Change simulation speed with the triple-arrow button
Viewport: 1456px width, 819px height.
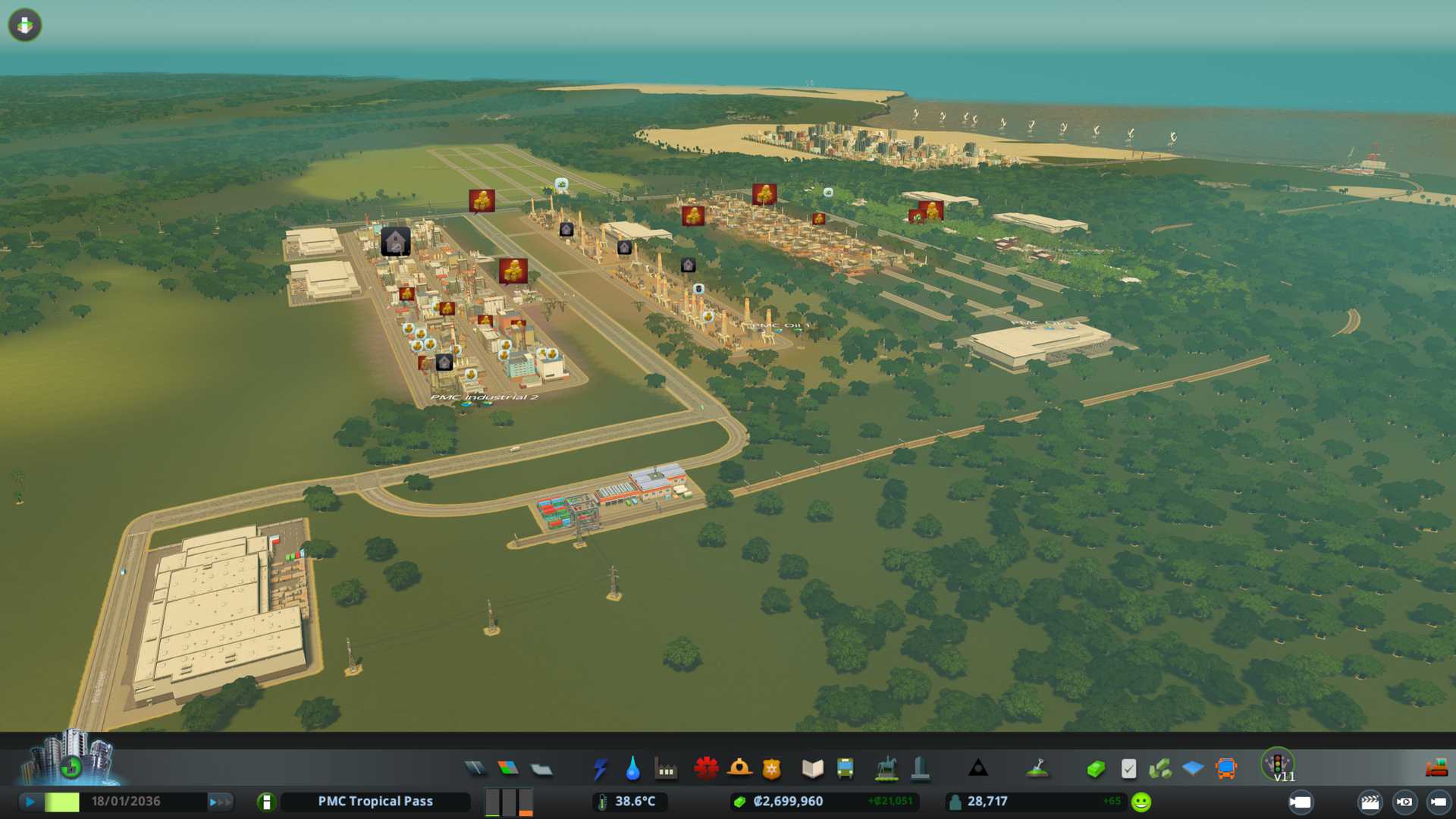220,802
